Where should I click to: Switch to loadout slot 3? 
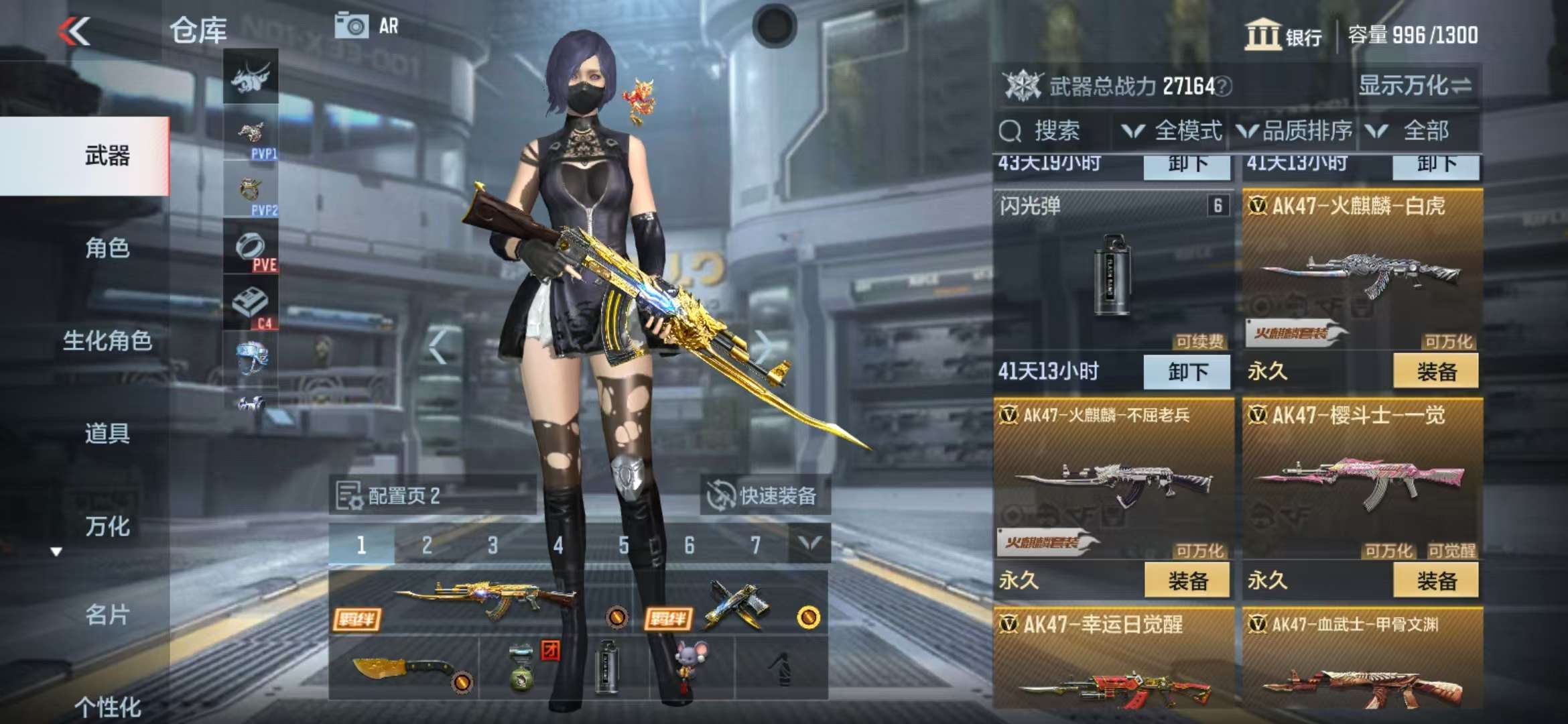[493, 546]
